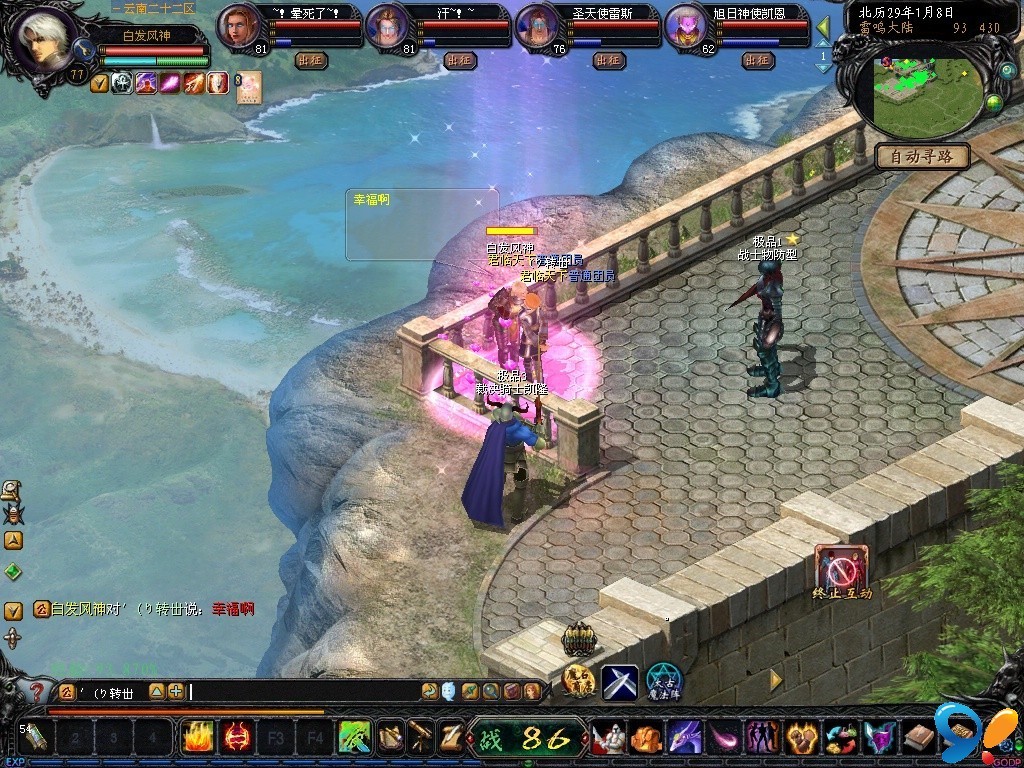Activate the flame skill in the hotbar

click(x=197, y=738)
